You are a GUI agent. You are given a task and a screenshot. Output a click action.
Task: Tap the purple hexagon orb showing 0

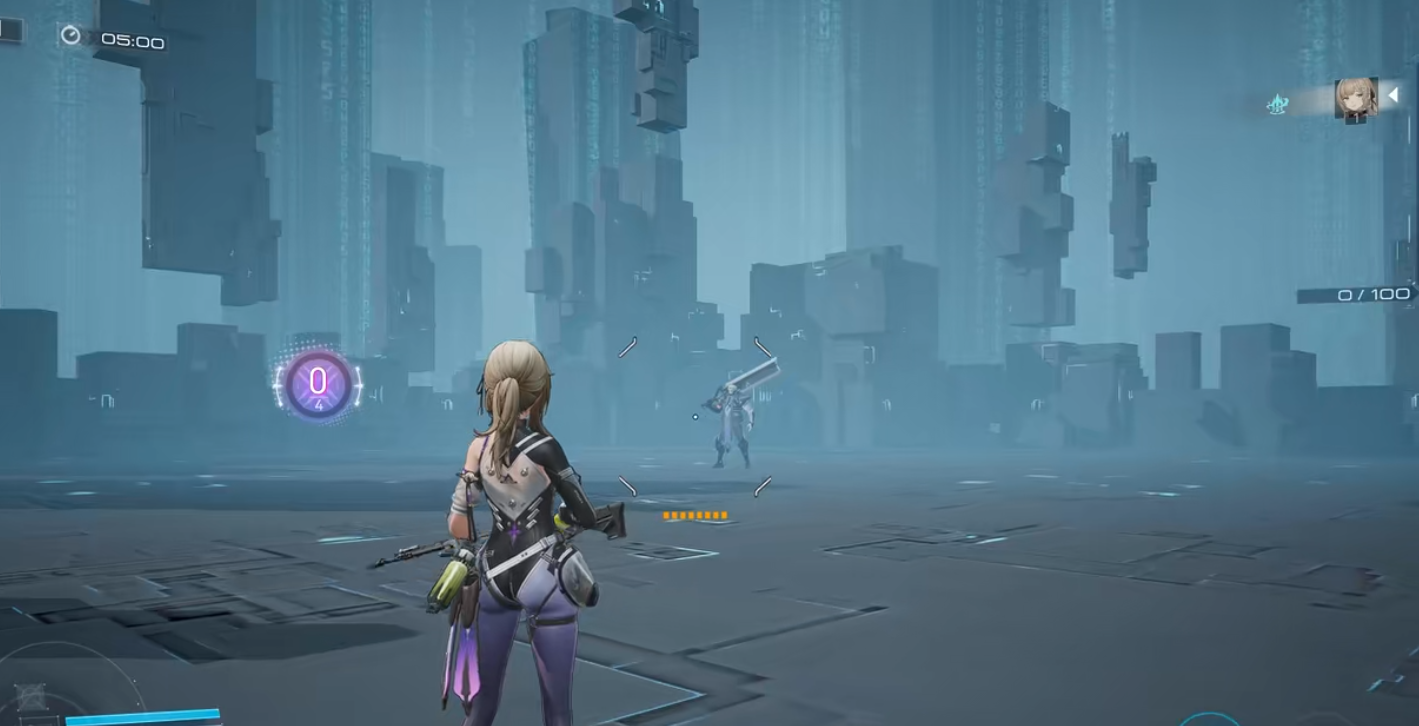pos(318,383)
